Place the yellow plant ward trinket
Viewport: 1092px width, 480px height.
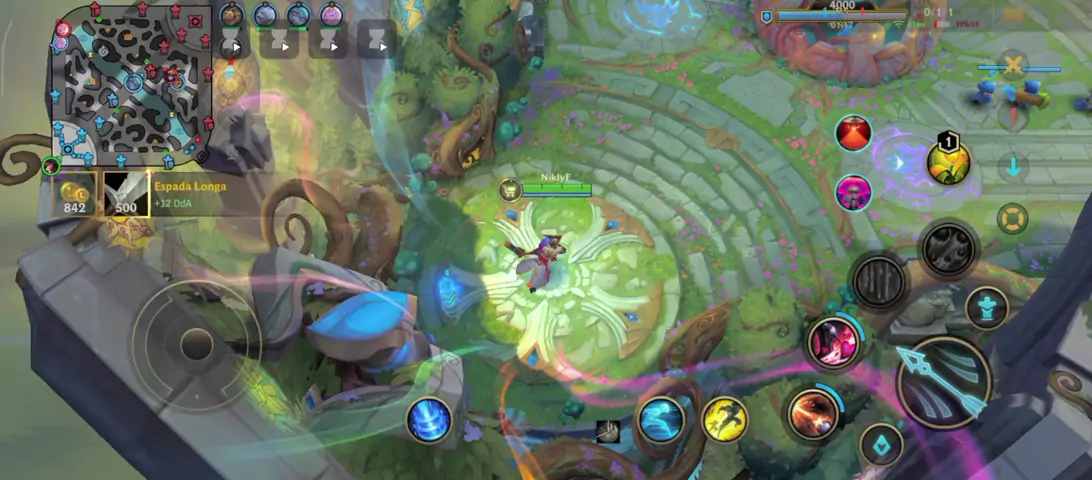point(948,163)
